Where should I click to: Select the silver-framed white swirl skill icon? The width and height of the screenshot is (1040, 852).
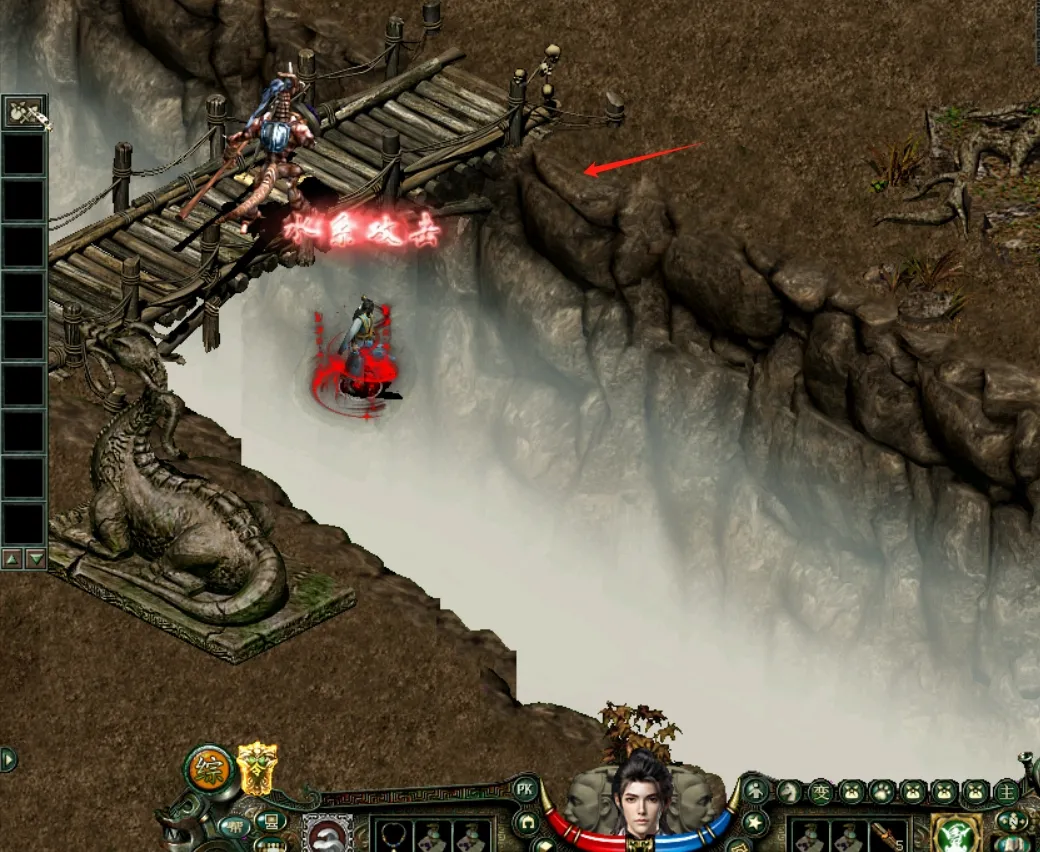[x=327, y=835]
